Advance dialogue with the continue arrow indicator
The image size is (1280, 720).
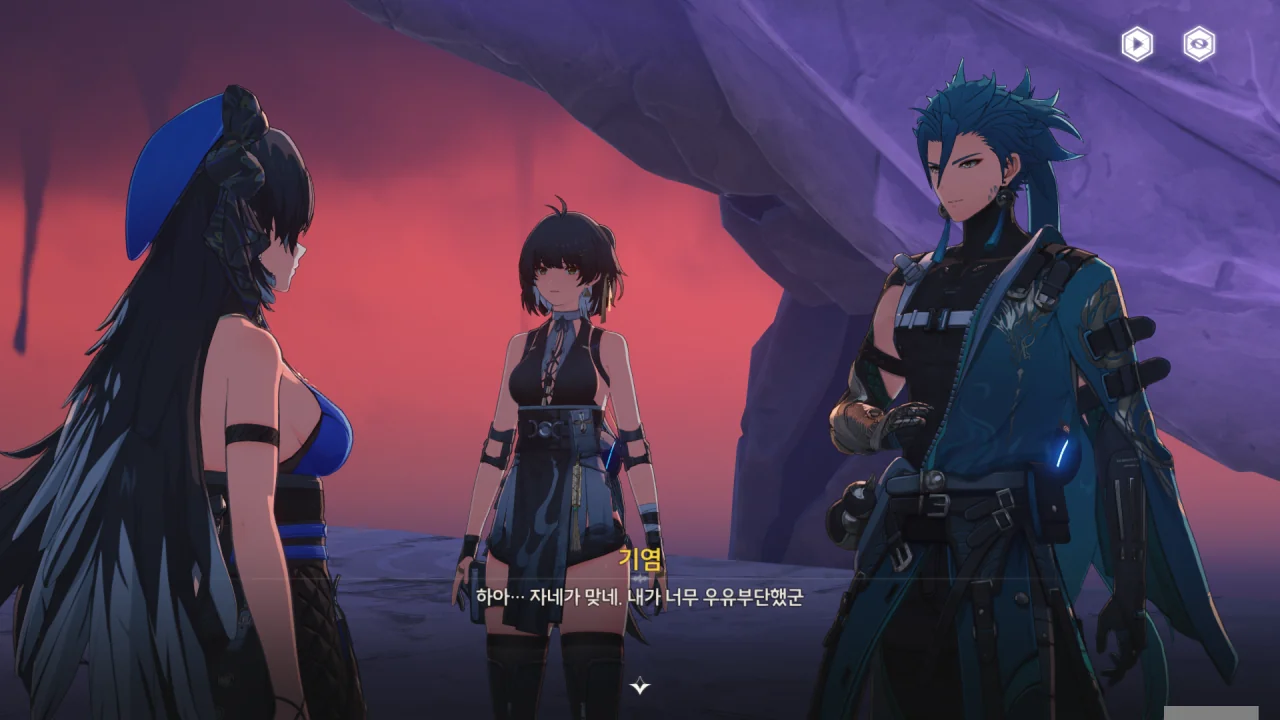[x=640, y=686]
